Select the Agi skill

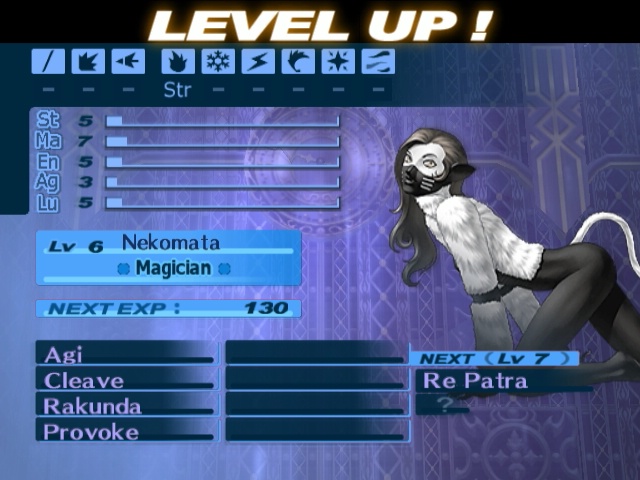click(125, 354)
